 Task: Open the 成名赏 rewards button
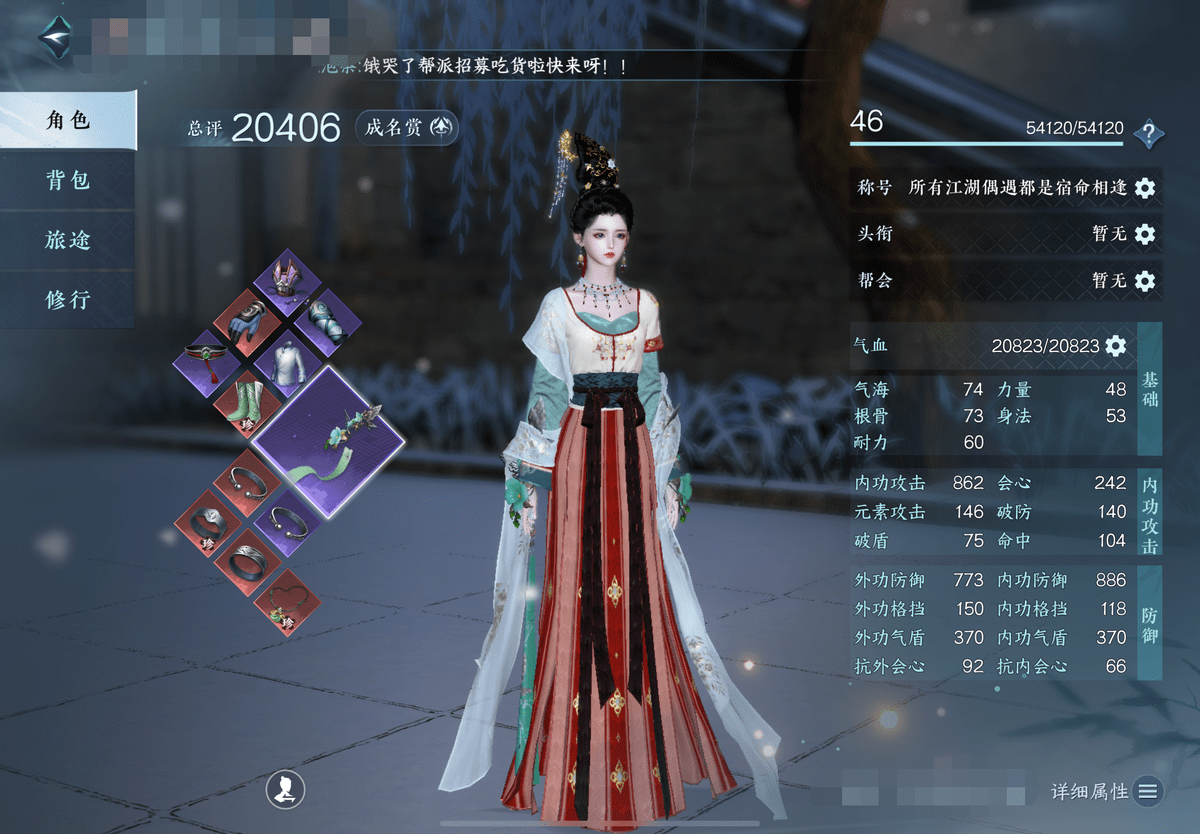[x=407, y=127]
